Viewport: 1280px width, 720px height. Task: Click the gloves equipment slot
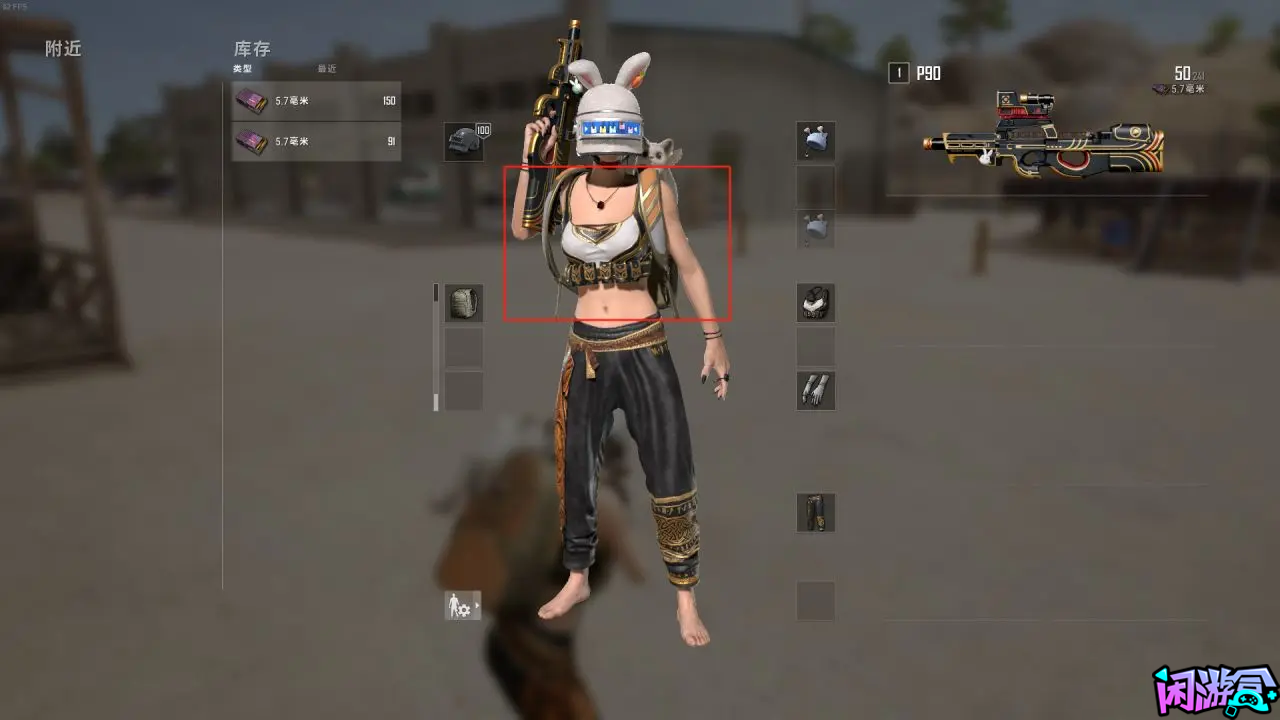coord(815,390)
